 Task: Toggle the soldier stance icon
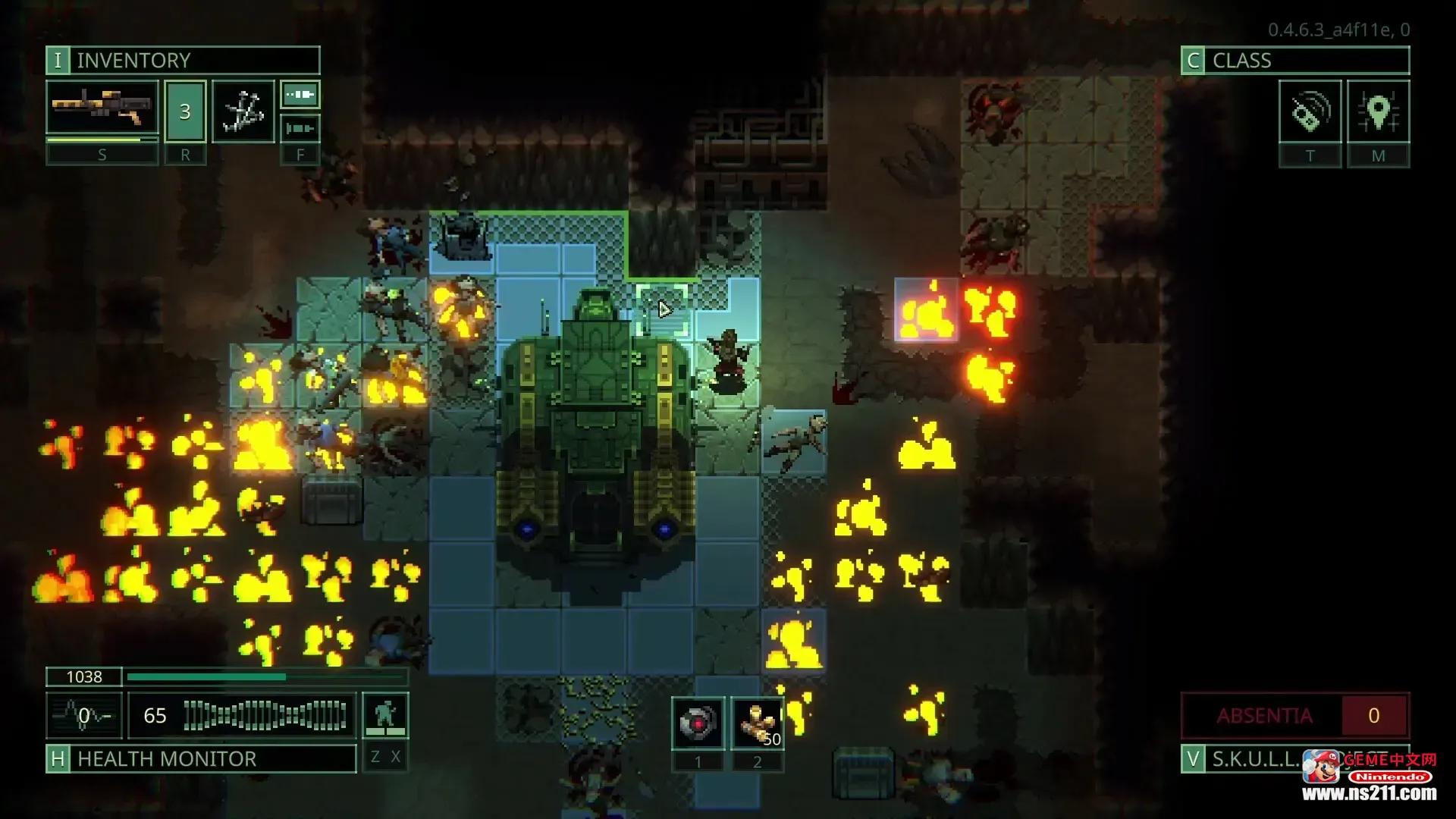pyautogui.click(x=385, y=715)
